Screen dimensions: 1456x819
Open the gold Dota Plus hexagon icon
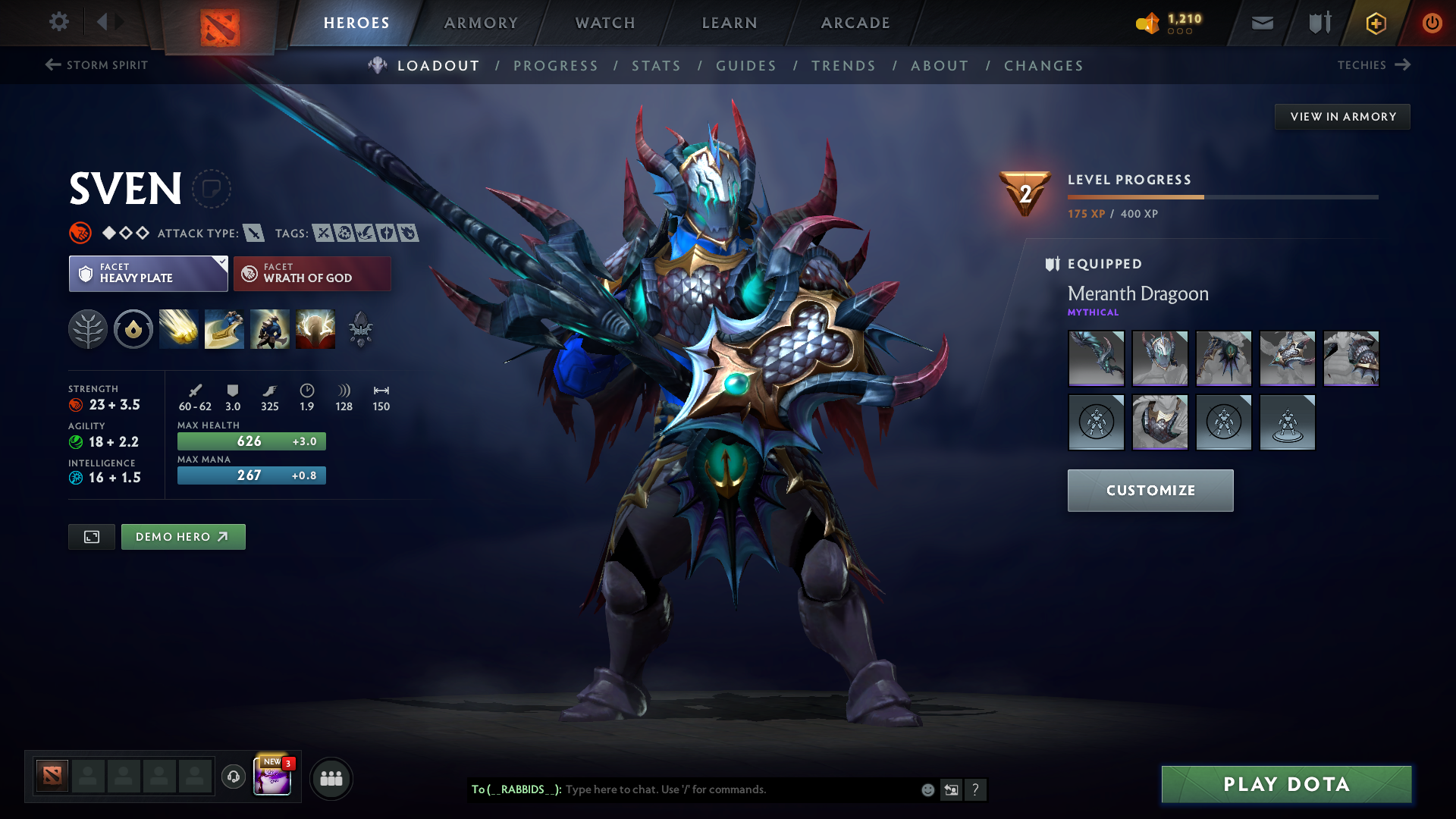coord(1375,23)
